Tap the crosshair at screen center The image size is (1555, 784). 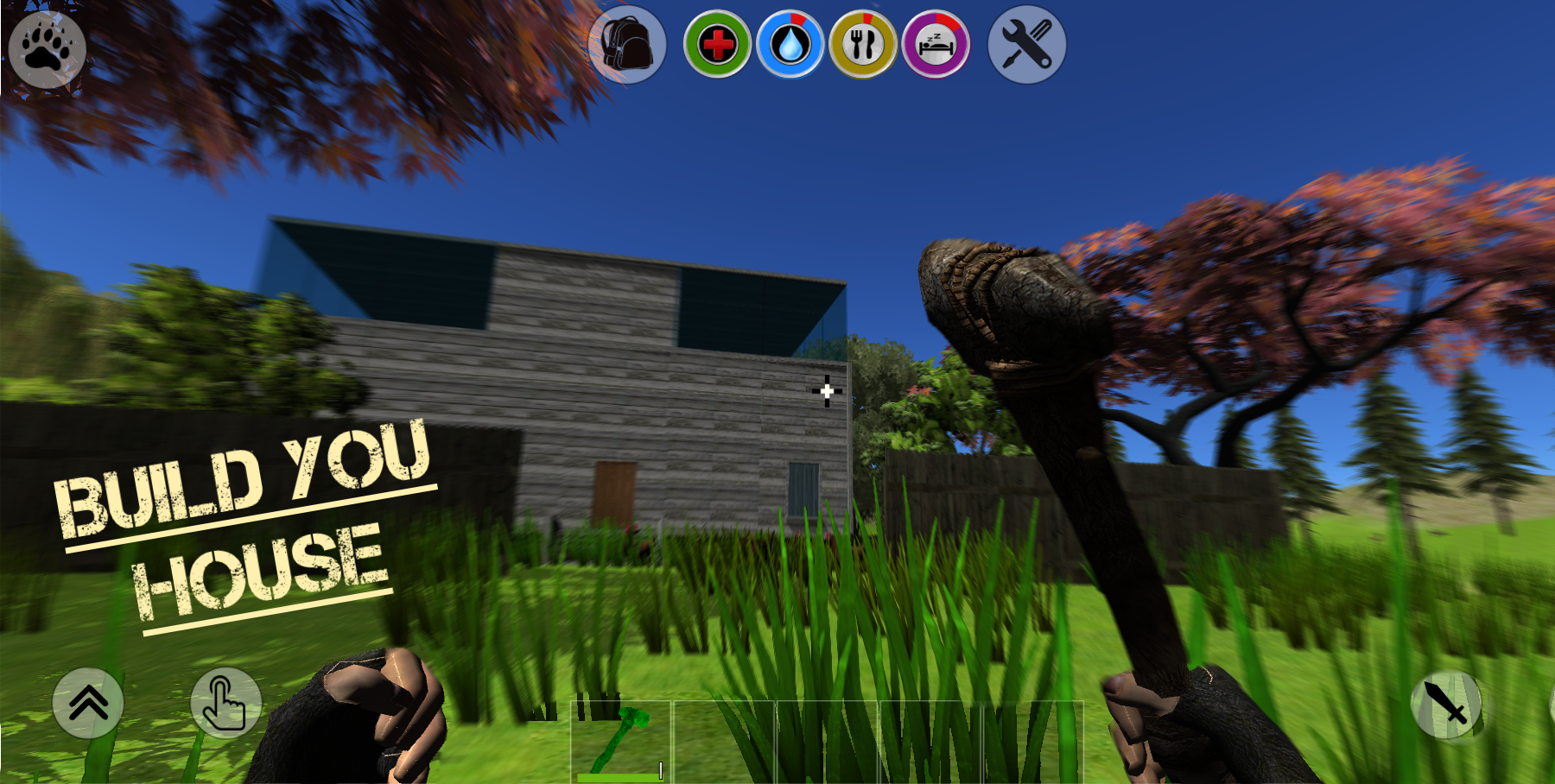tap(828, 391)
